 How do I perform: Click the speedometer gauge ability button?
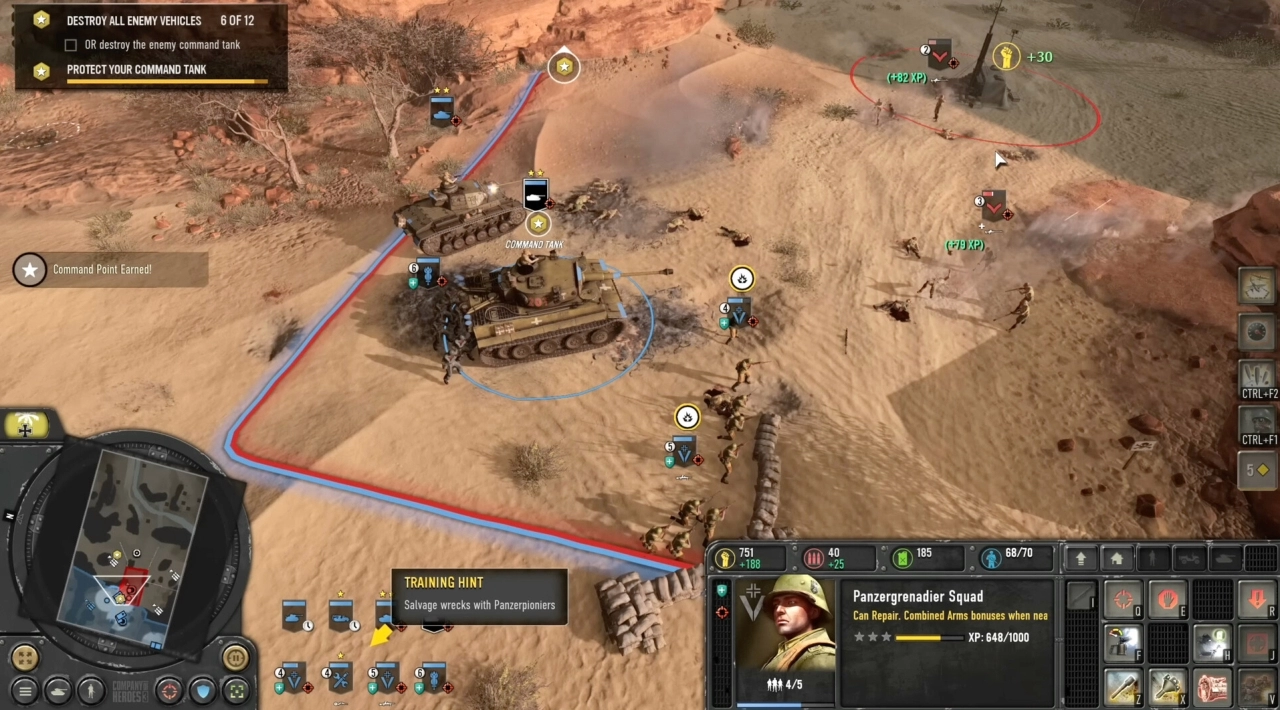(x=1257, y=332)
